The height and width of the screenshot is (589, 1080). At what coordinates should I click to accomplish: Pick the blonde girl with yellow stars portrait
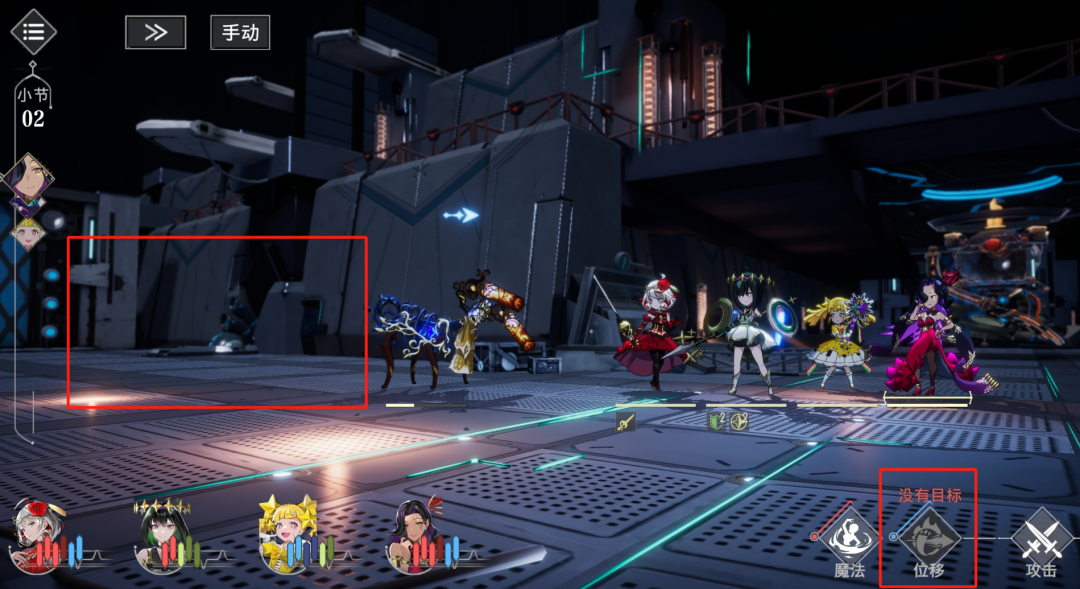[x=286, y=534]
